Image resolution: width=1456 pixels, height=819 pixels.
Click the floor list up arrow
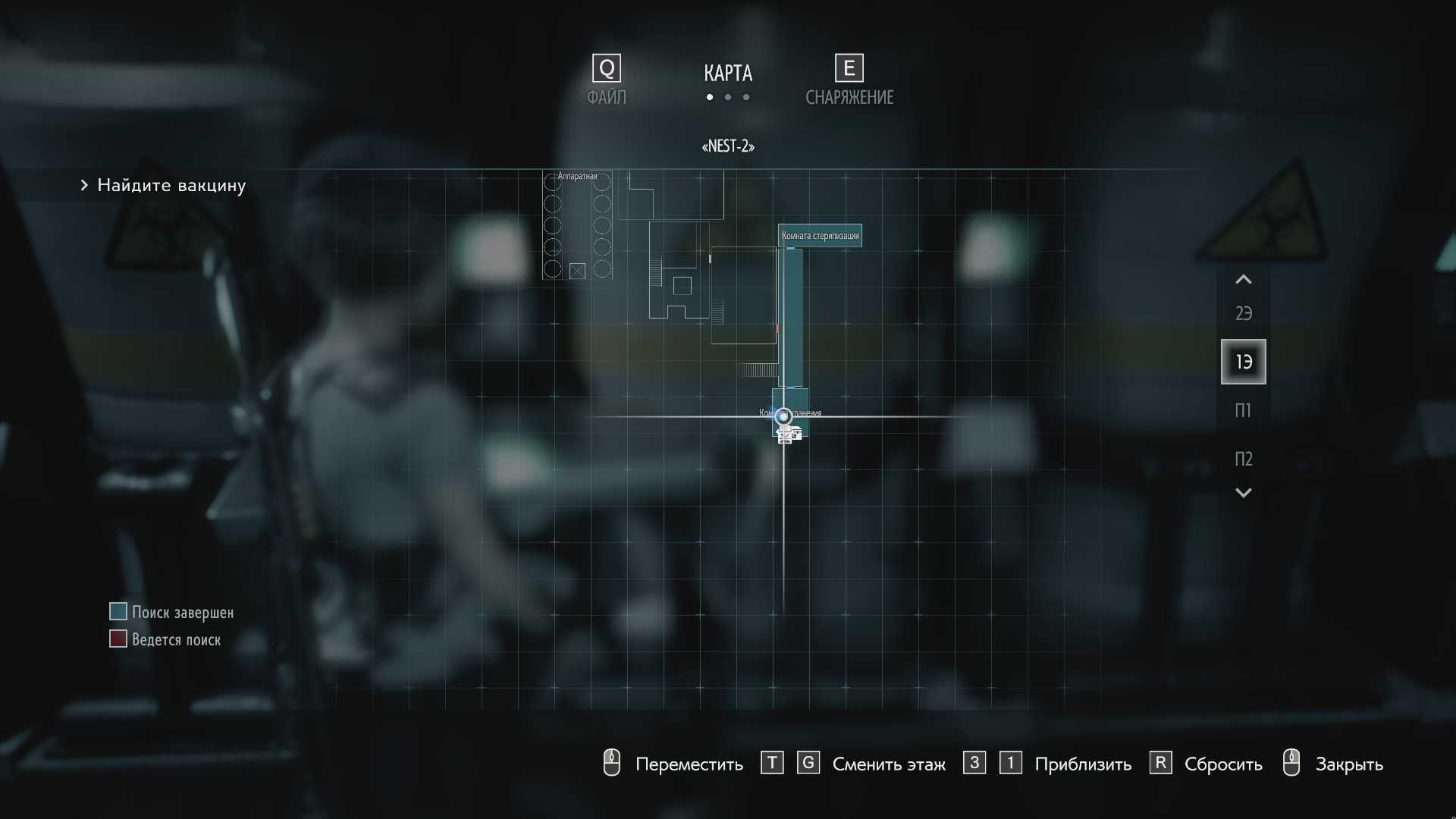coord(1243,280)
